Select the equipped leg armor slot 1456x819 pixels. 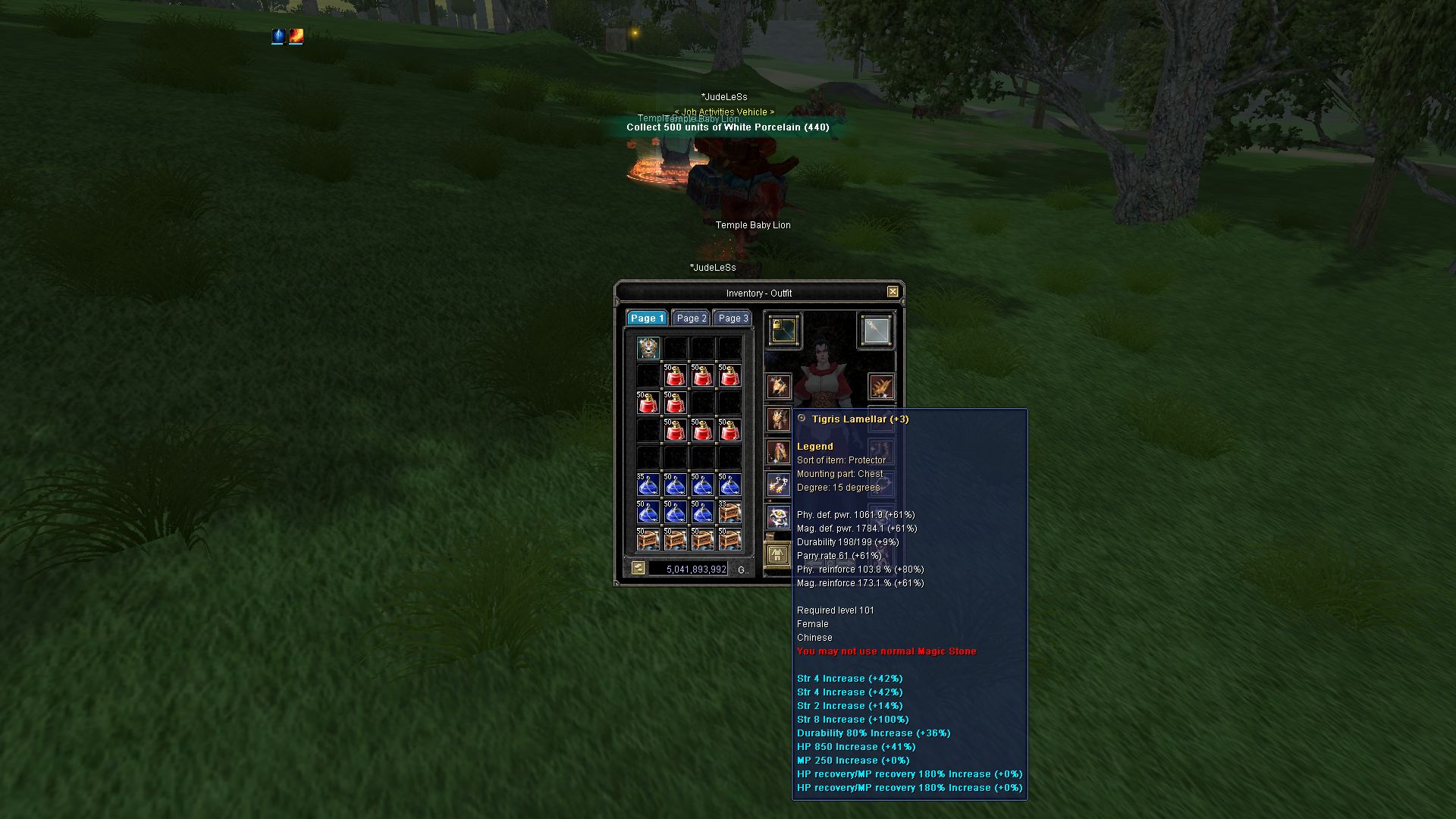tap(779, 453)
